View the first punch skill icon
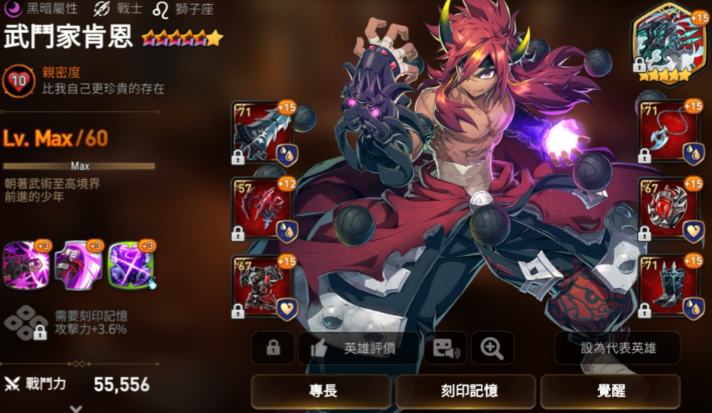Image resolution: width=712 pixels, height=413 pixels. (25, 265)
